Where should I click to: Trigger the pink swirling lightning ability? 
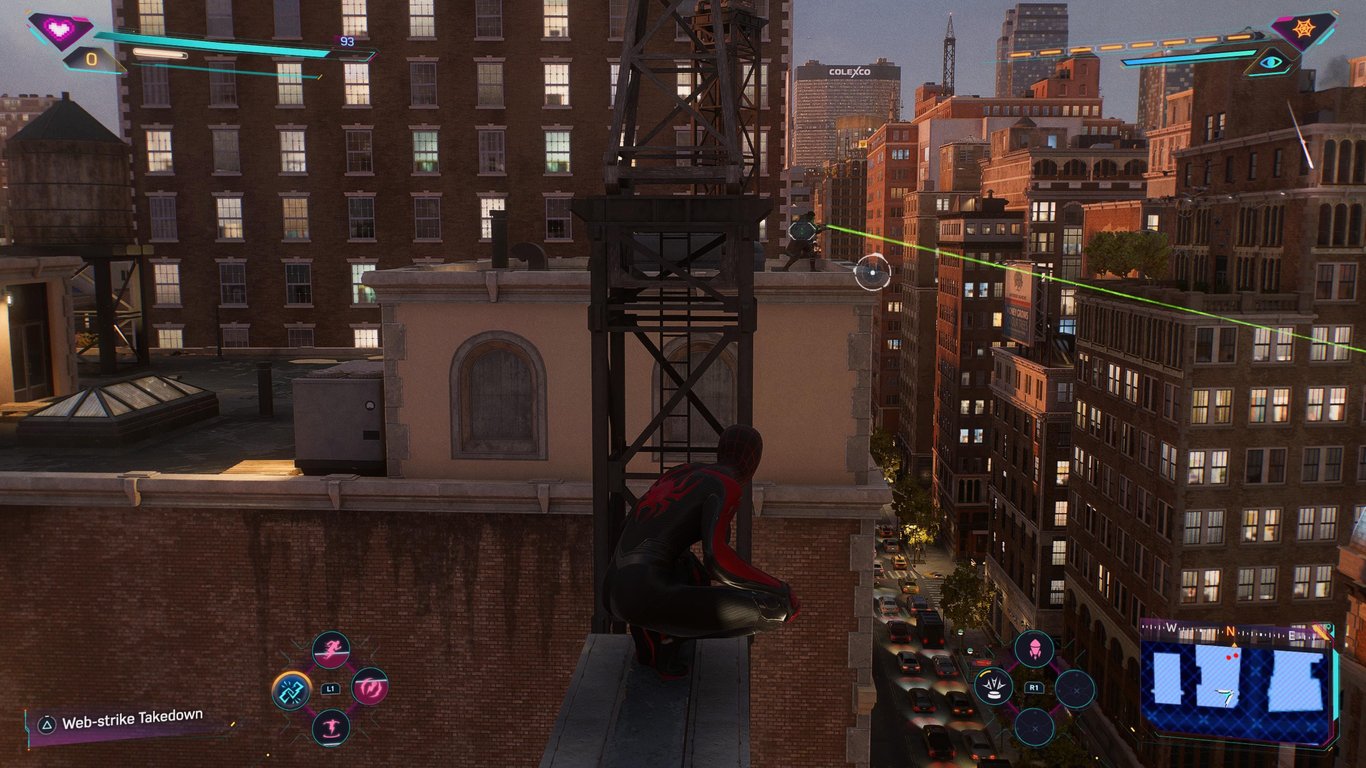[x=369, y=687]
